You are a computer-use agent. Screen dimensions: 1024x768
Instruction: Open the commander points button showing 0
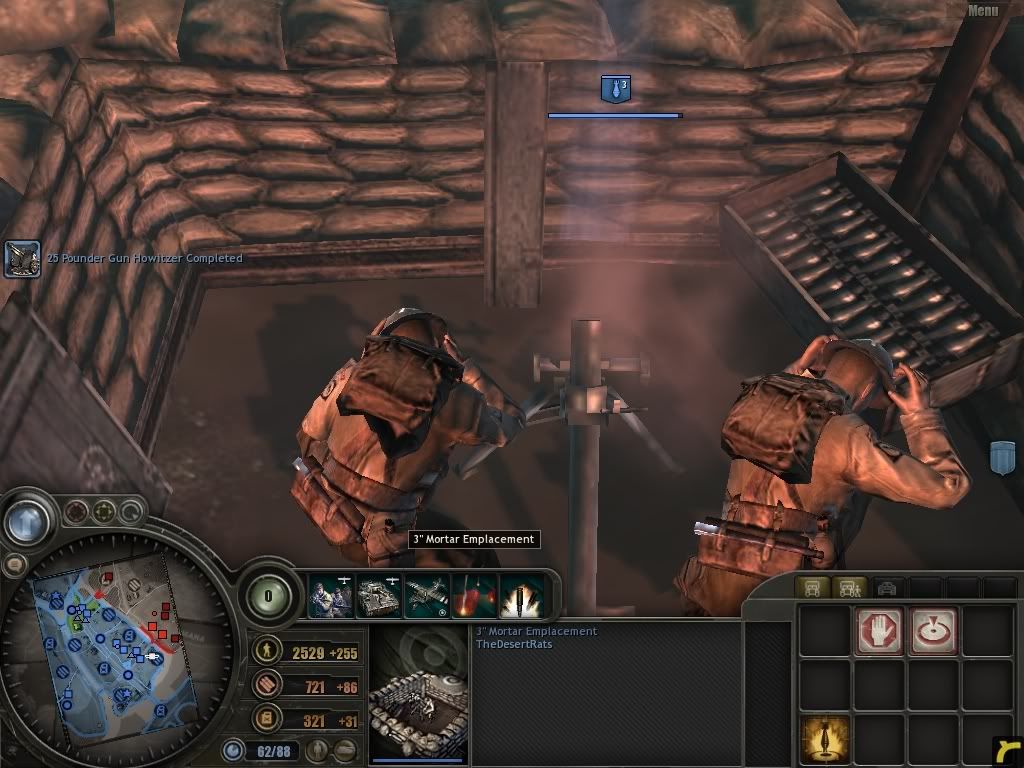click(x=268, y=597)
